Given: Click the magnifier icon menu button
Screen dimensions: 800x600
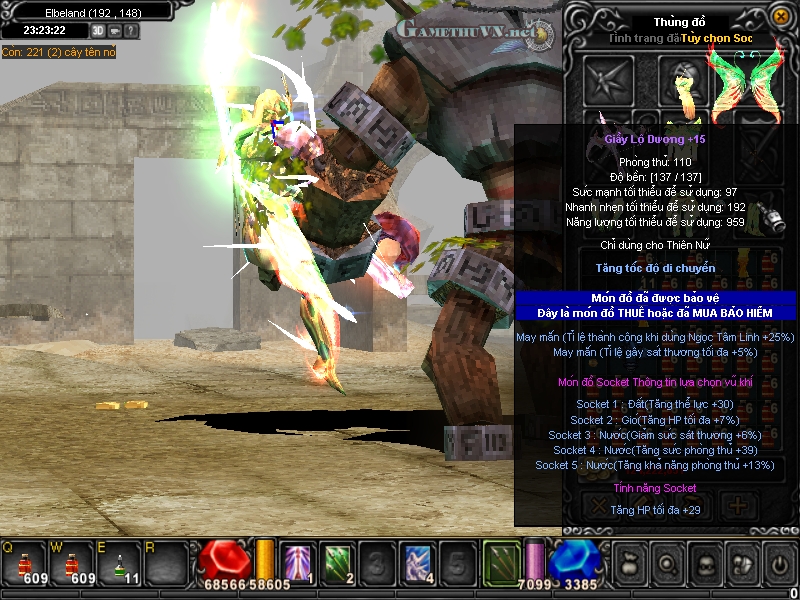Looking at the screenshot, I should point(667,563).
